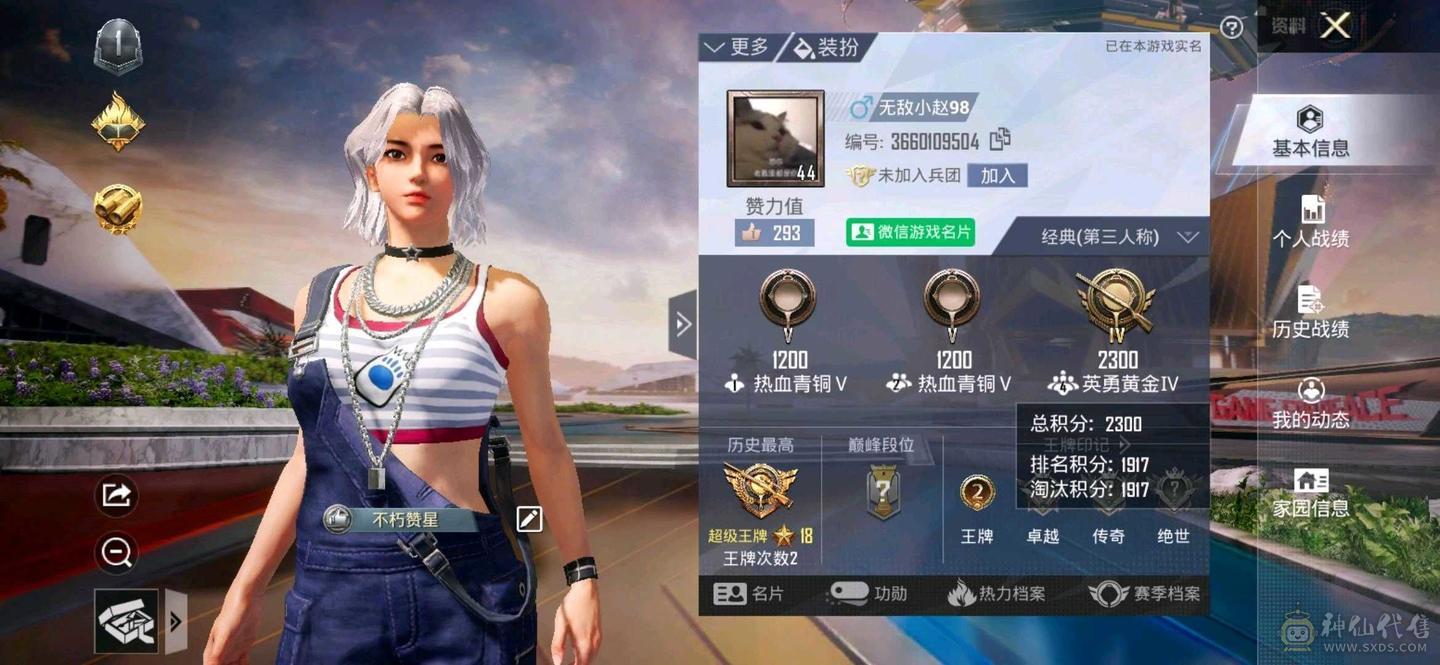Viewport: 1440px width, 665px height.
Task: Show the 赛季档案 section
Action: coord(1144,594)
